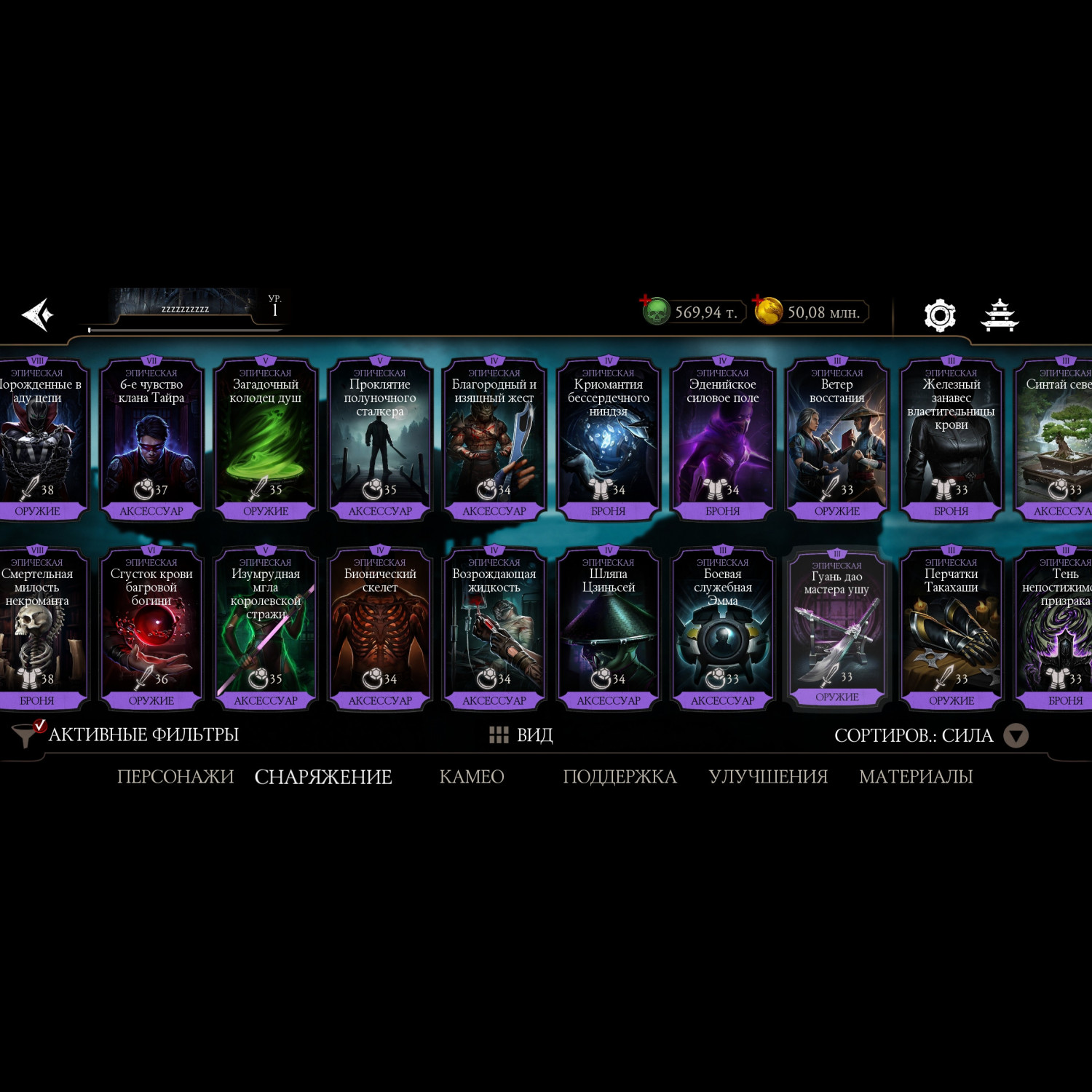Select the Загадочный колодец душ card

point(266,438)
